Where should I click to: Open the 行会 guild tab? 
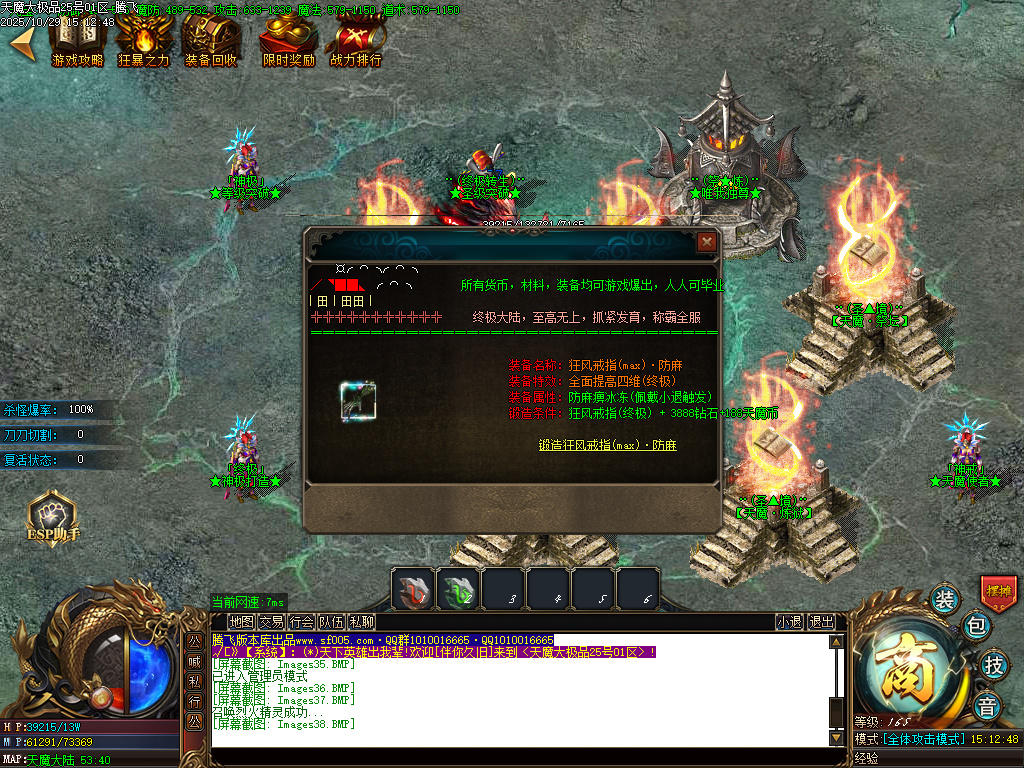pyautogui.click(x=301, y=622)
